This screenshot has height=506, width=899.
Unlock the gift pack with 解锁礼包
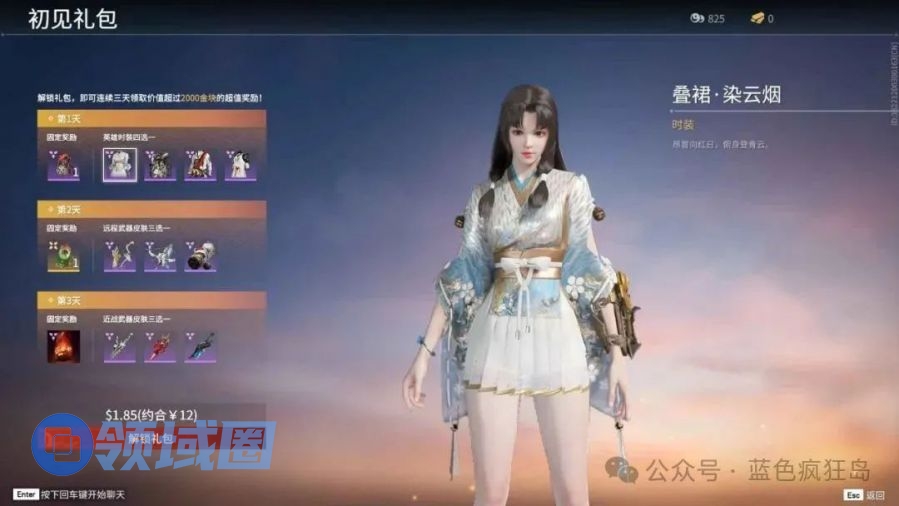150,439
